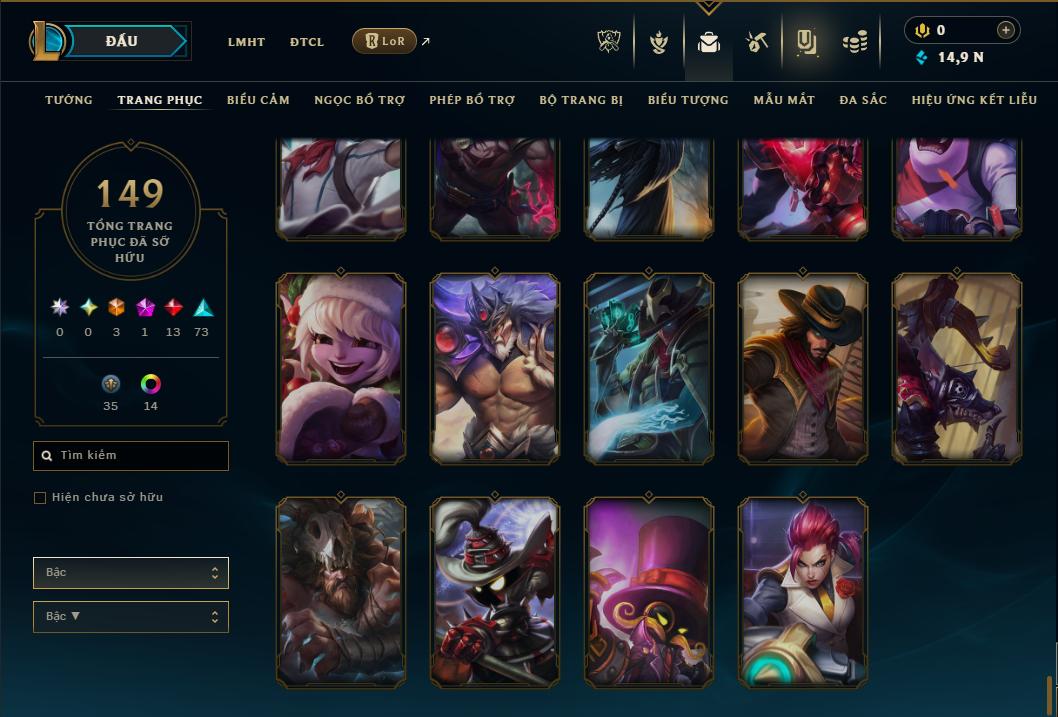Launch the LoR external link

(385, 41)
